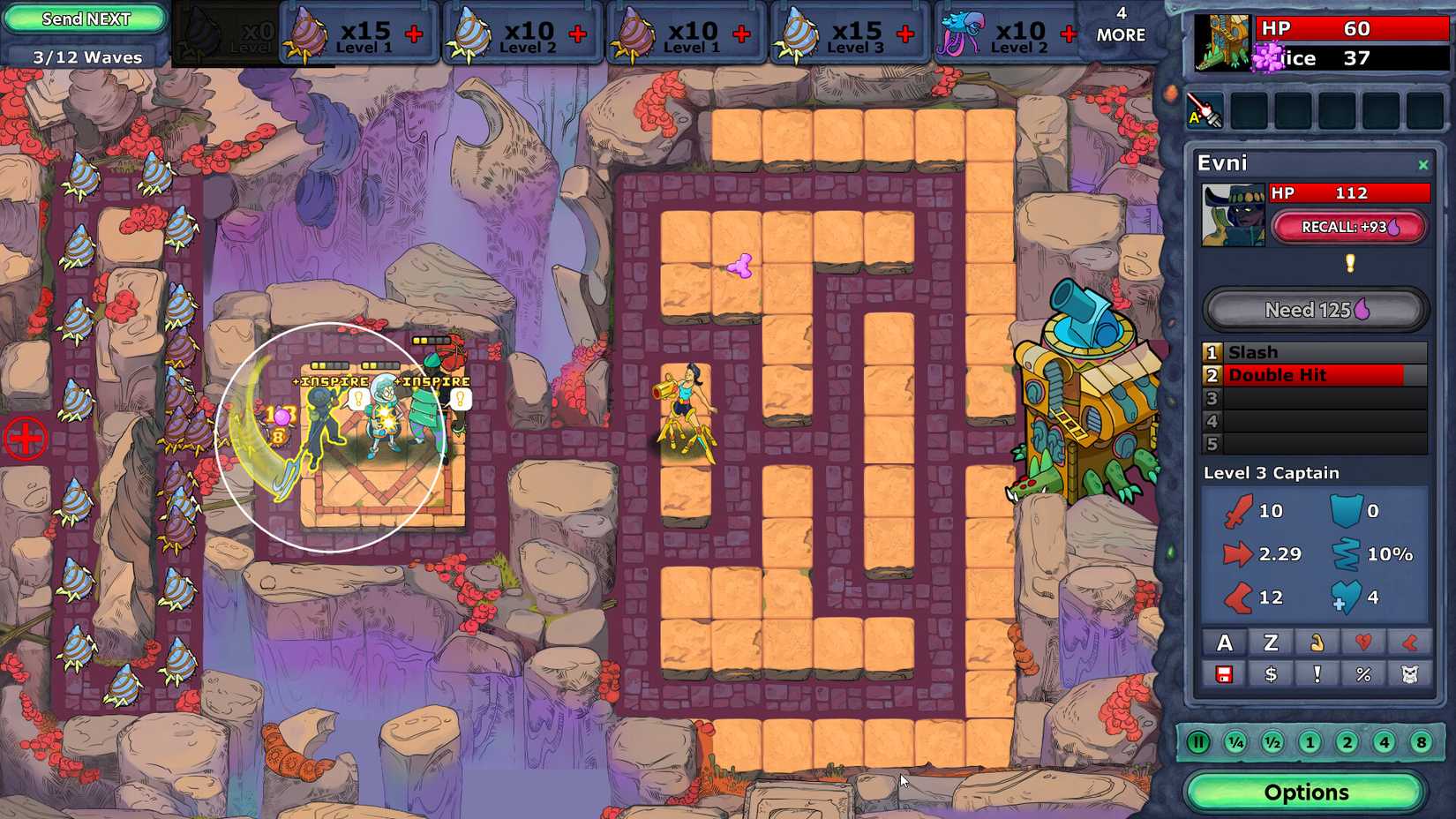
Task: Select the red floppy disk save icon
Action: tap(1224, 675)
